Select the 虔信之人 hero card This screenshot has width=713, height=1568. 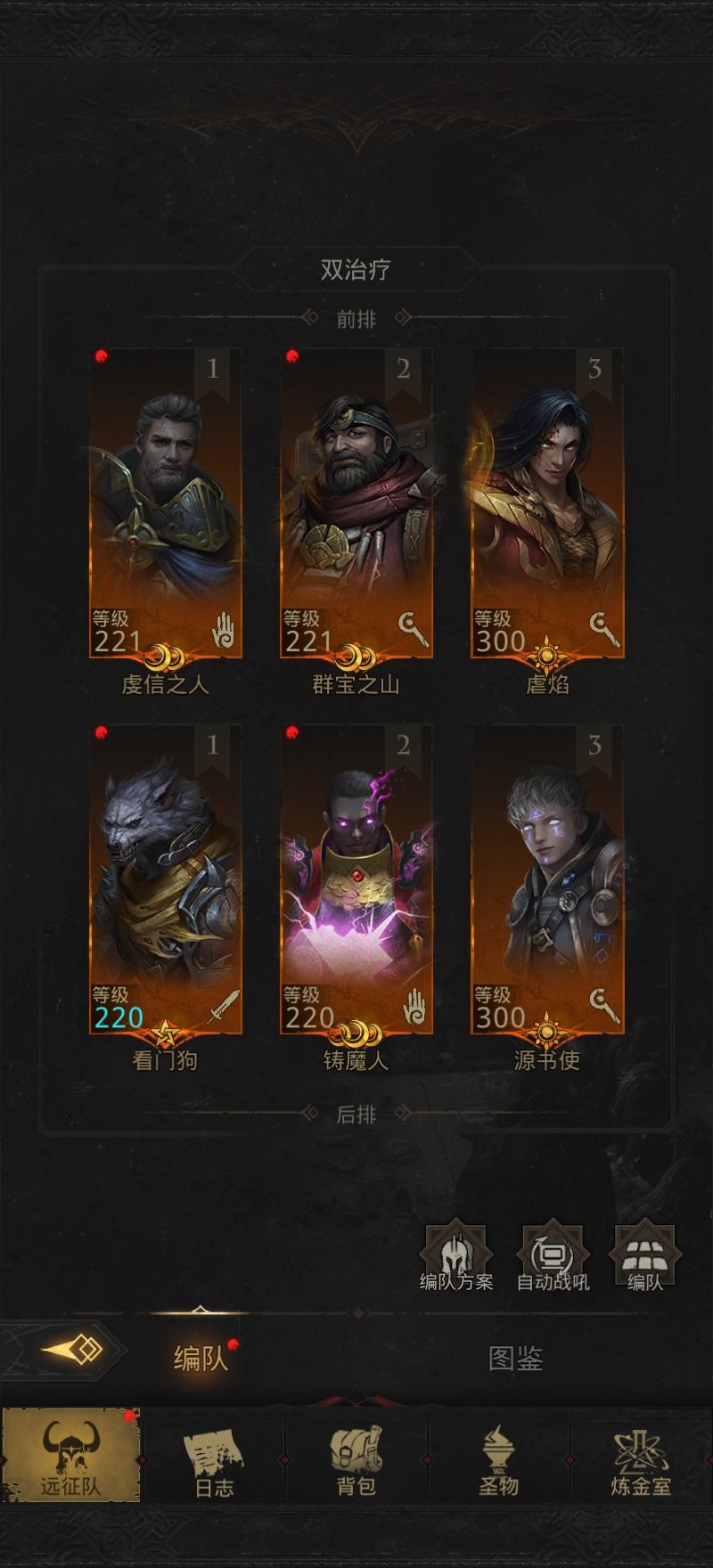pyautogui.click(x=165, y=503)
